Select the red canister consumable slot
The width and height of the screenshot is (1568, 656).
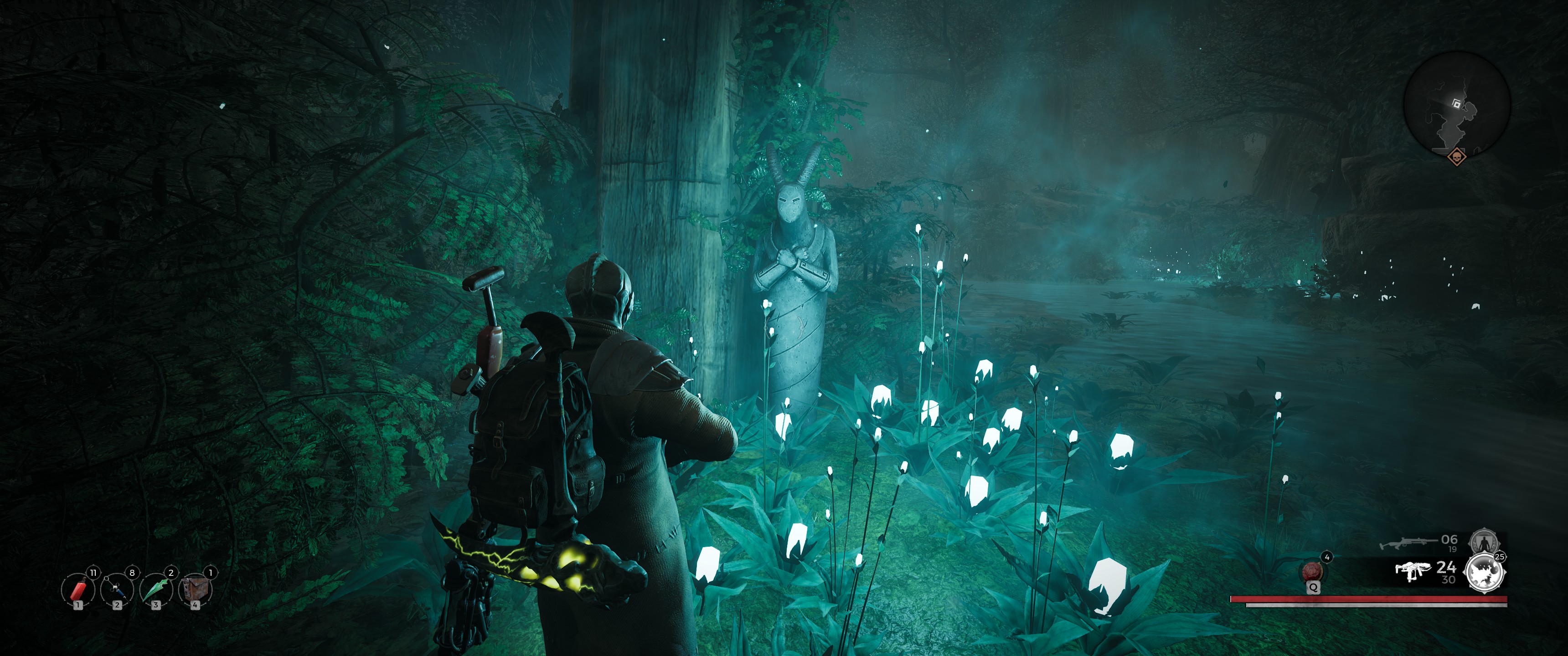[x=78, y=589]
